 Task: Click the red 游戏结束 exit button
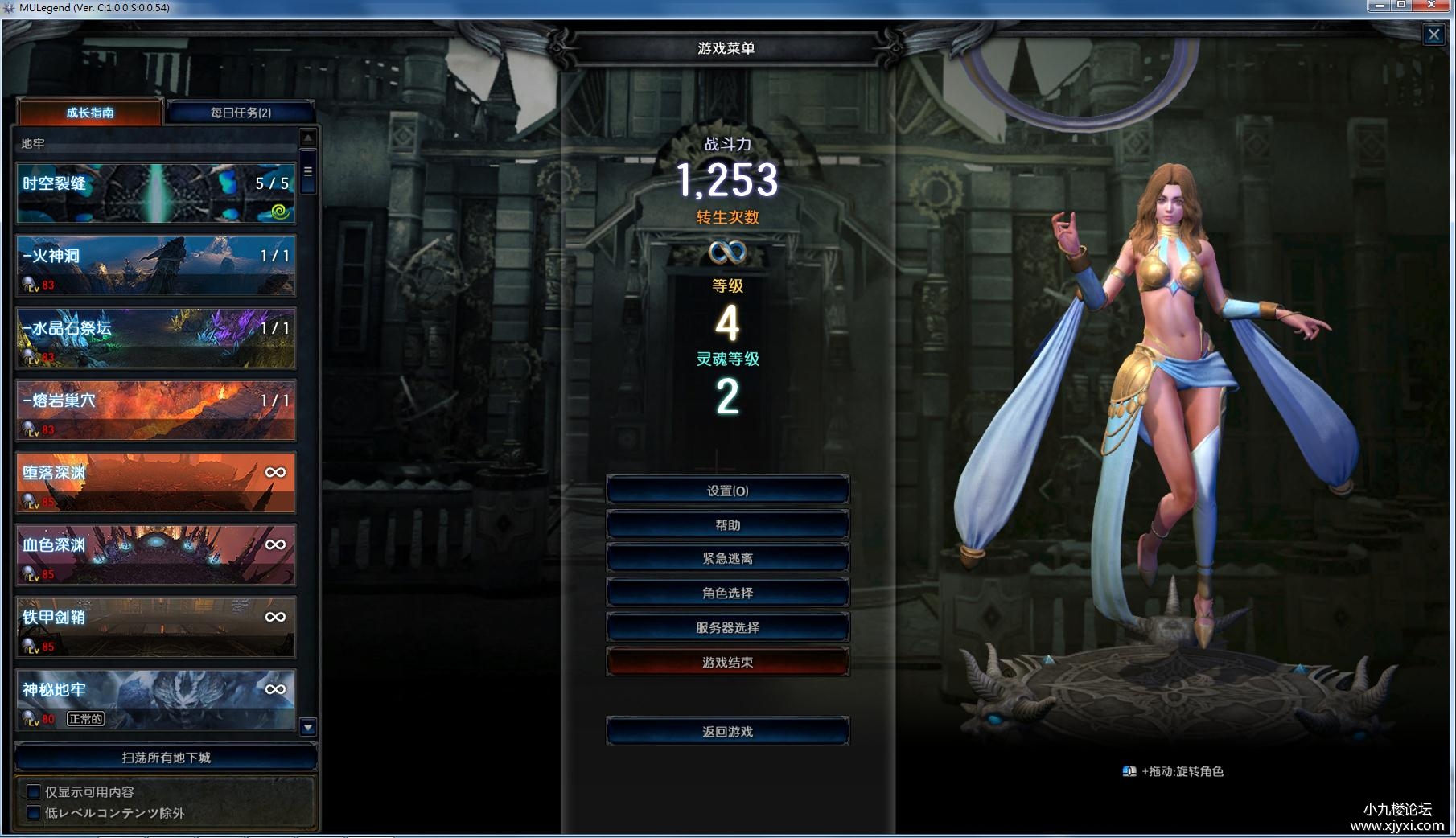727,663
